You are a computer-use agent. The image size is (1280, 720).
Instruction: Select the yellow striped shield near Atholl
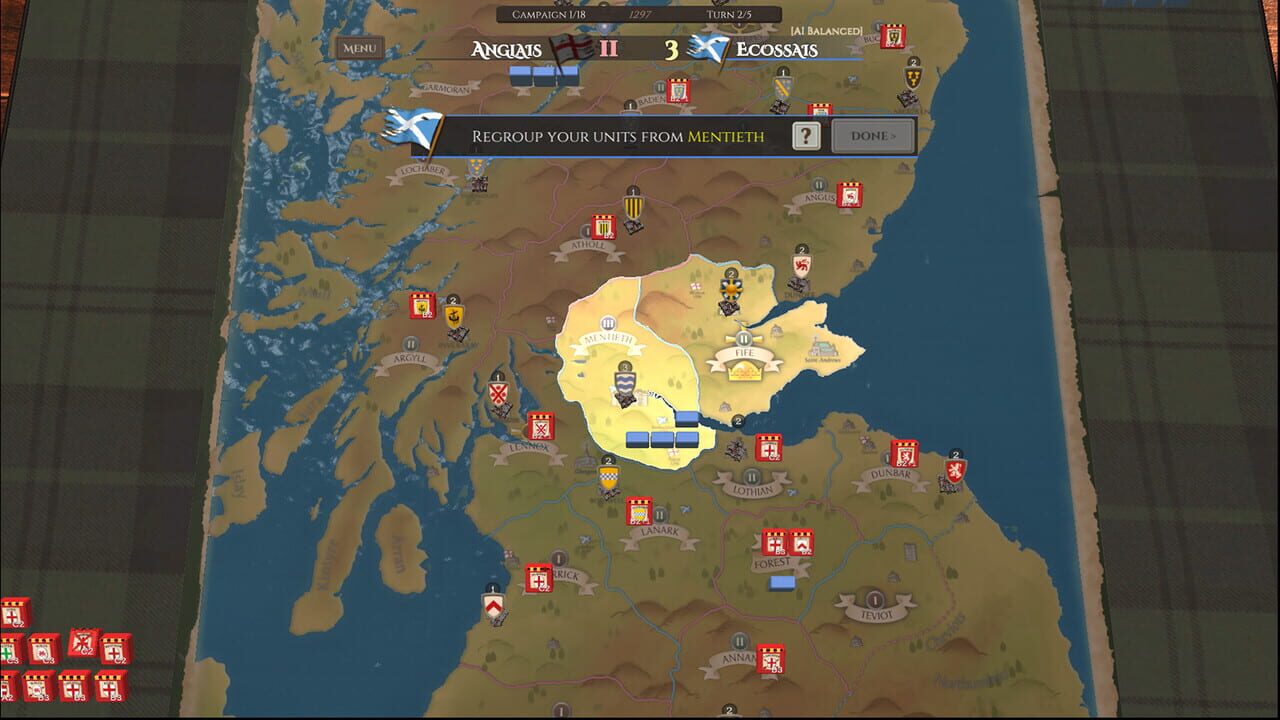click(632, 207)
